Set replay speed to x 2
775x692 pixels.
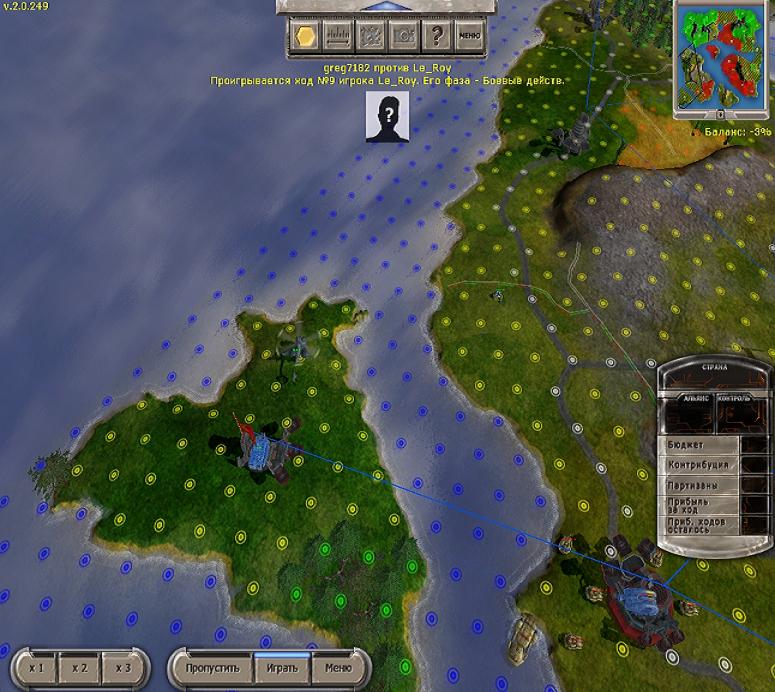click(80, 668)
